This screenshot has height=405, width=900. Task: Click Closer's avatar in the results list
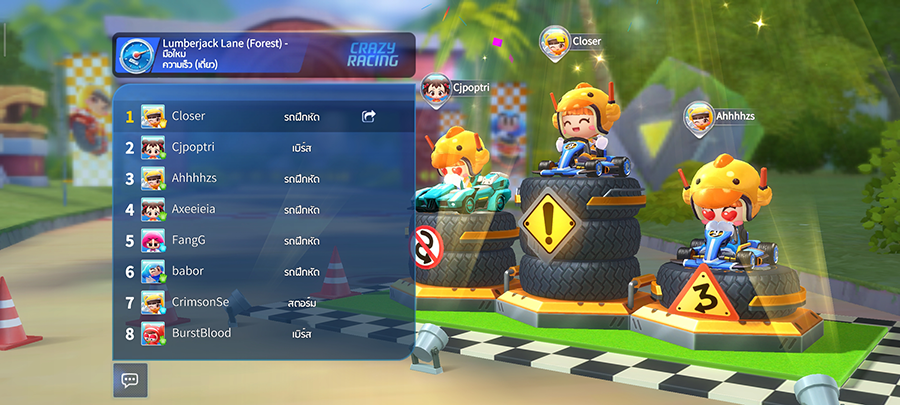pyautogui.click(x=153, y=117)
